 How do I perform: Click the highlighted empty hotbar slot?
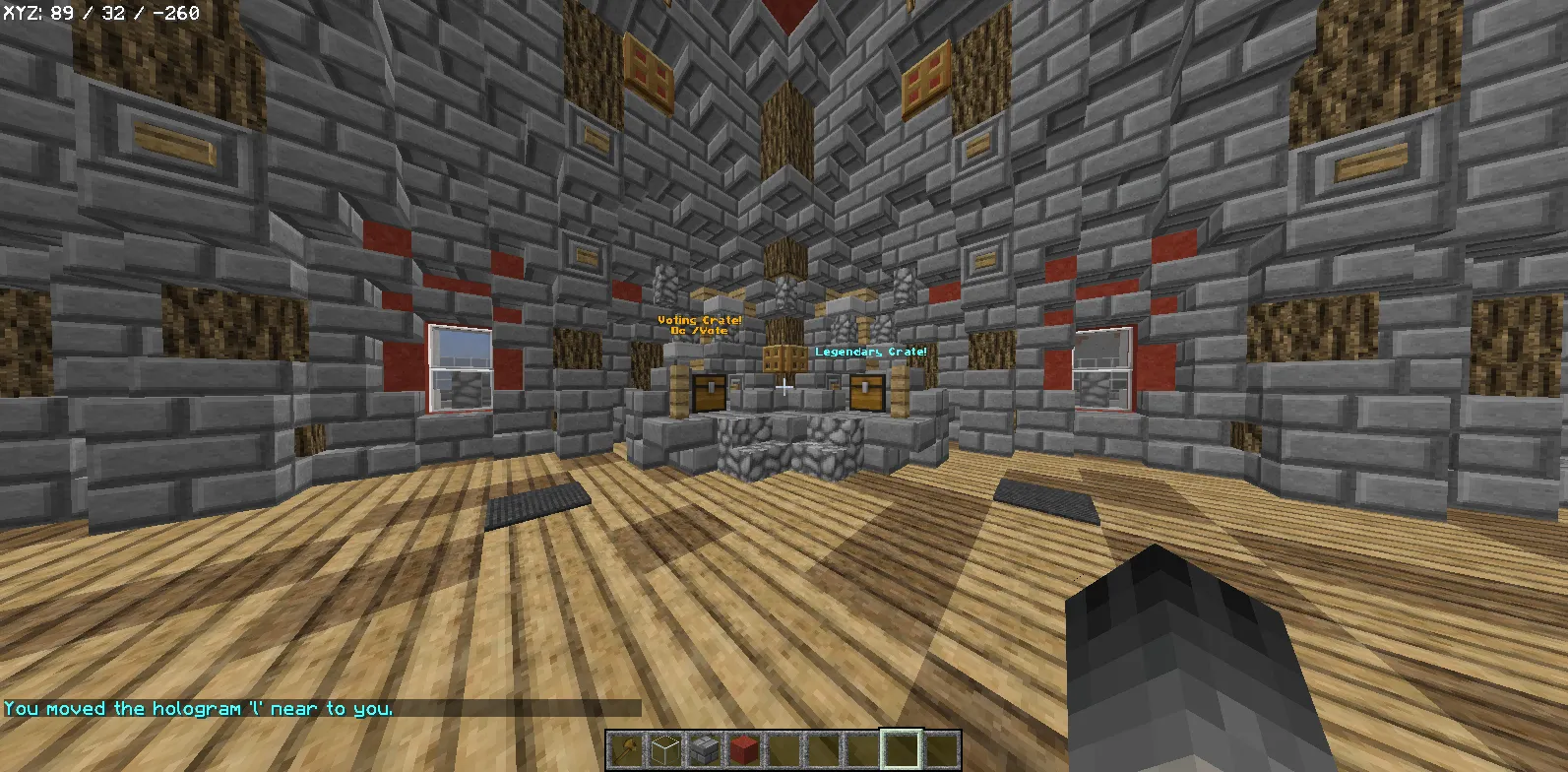click(x=901, y=750)
